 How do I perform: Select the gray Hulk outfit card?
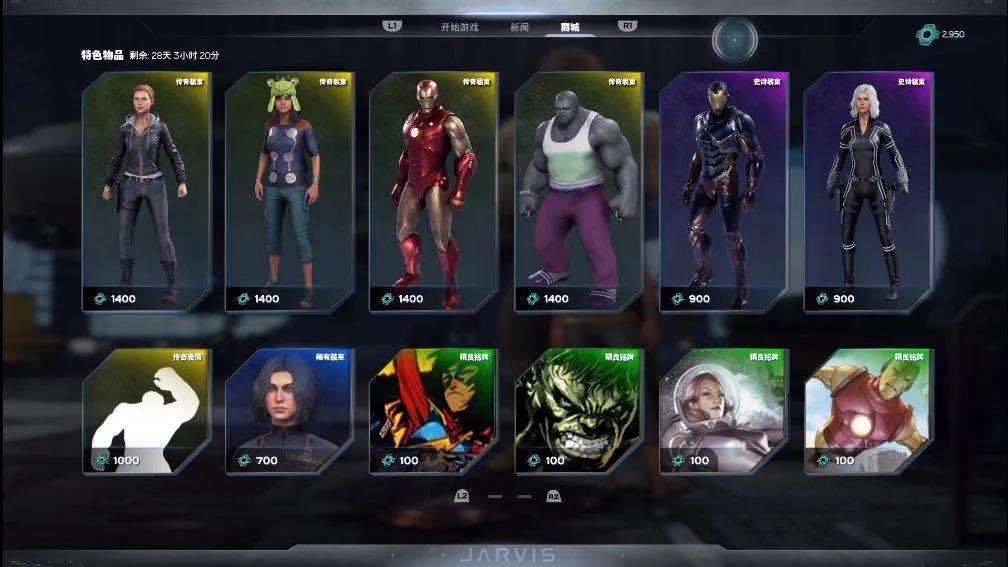click(x=578, y=191)
